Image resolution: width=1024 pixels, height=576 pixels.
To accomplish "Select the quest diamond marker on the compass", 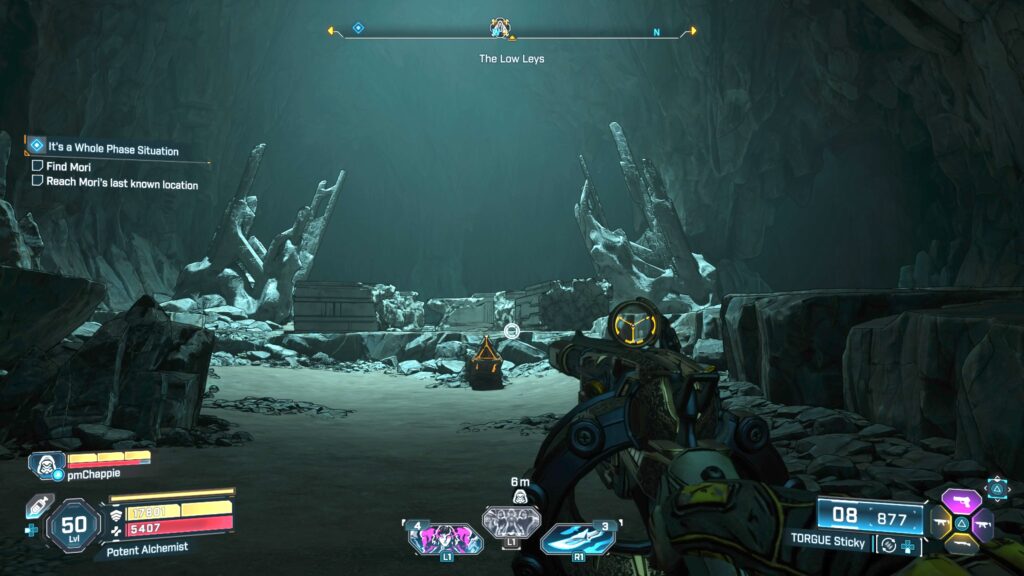I will coord(358,28).
